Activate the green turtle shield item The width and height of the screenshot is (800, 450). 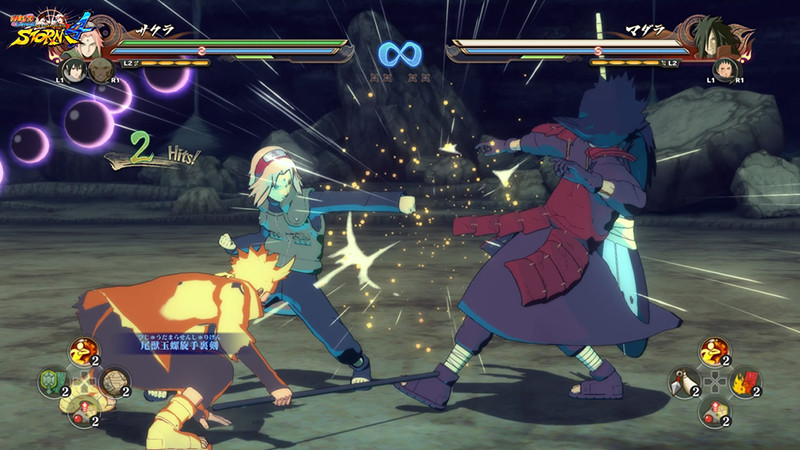tap(53, 382)
